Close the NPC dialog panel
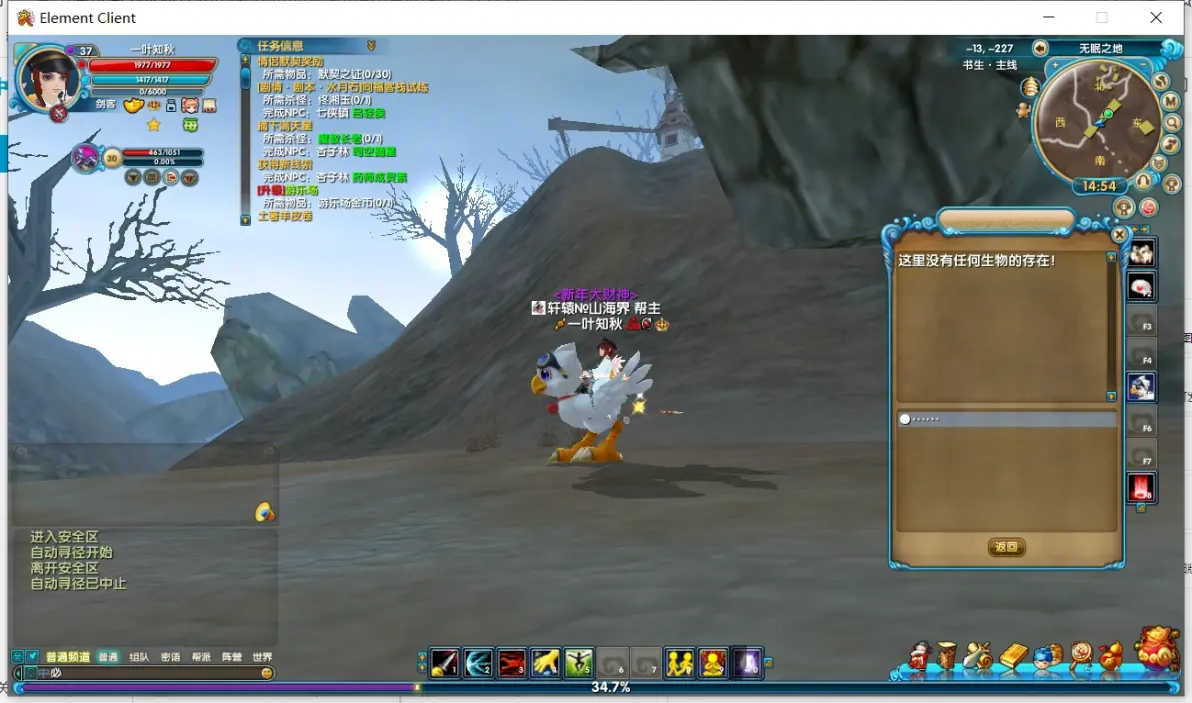Viewport: 1192px width, 703px height. [x=1119, y=234]
